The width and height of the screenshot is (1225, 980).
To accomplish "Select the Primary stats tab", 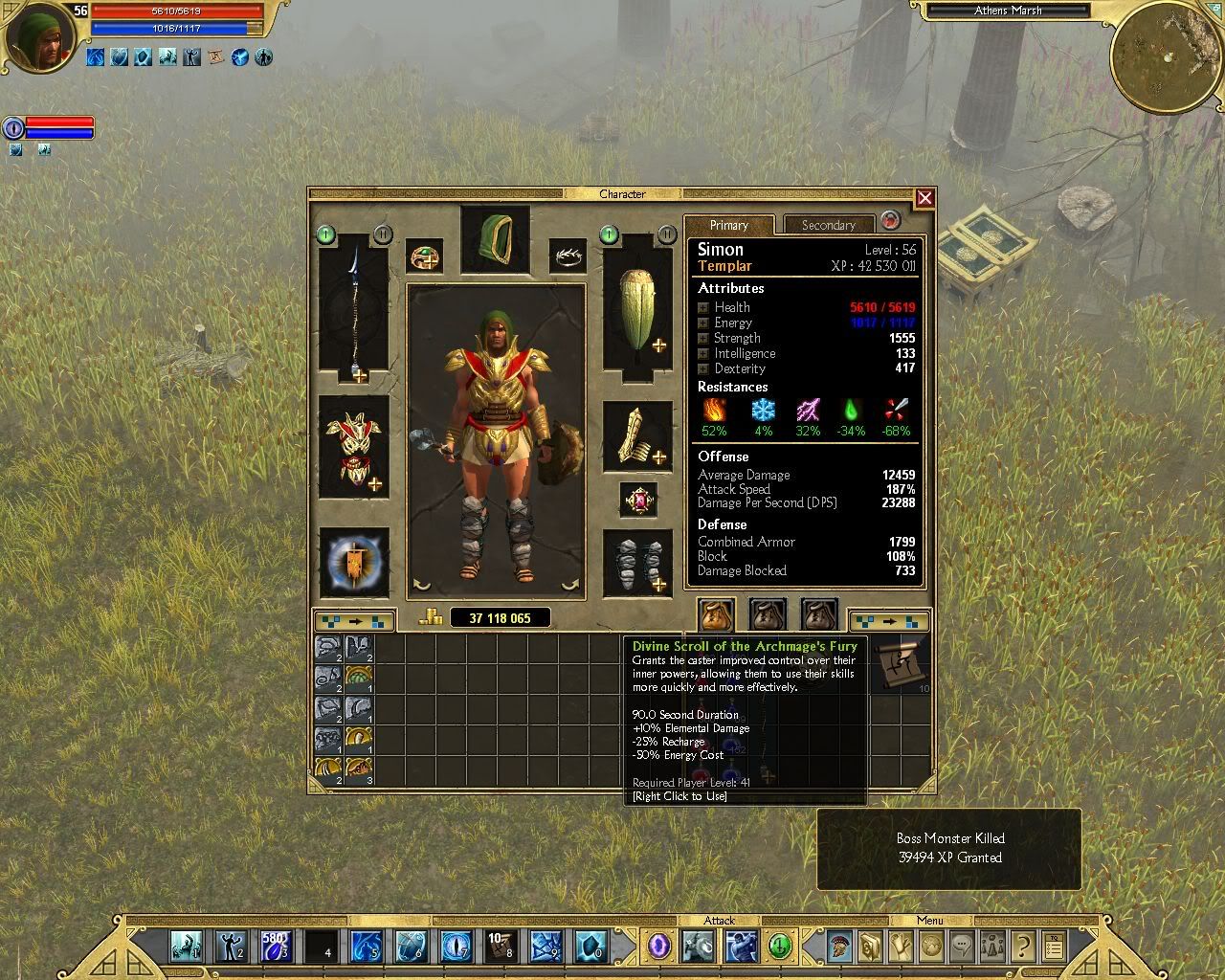I will click(729, 225).
